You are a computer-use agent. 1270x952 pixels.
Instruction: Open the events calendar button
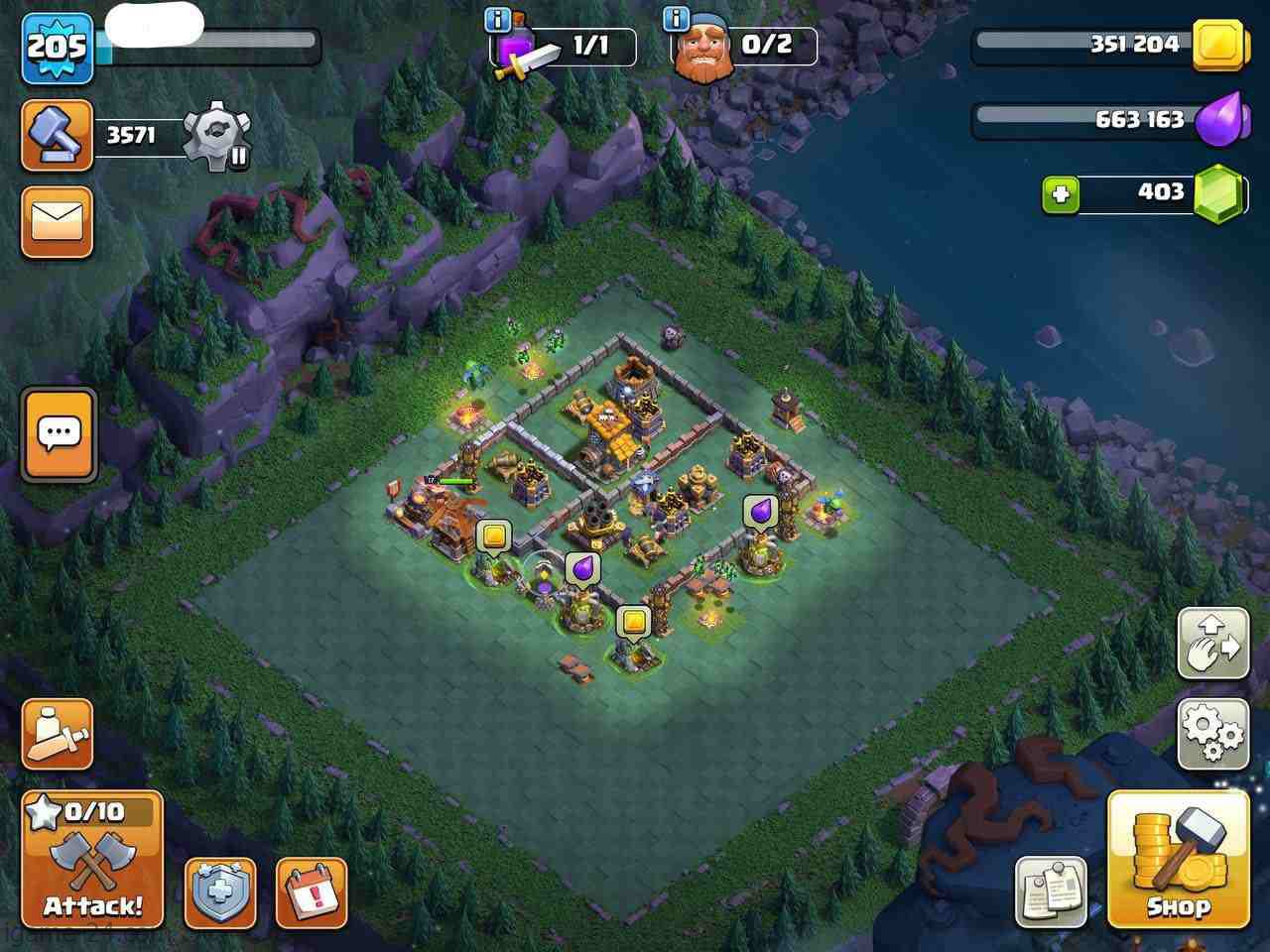[312, 892]
